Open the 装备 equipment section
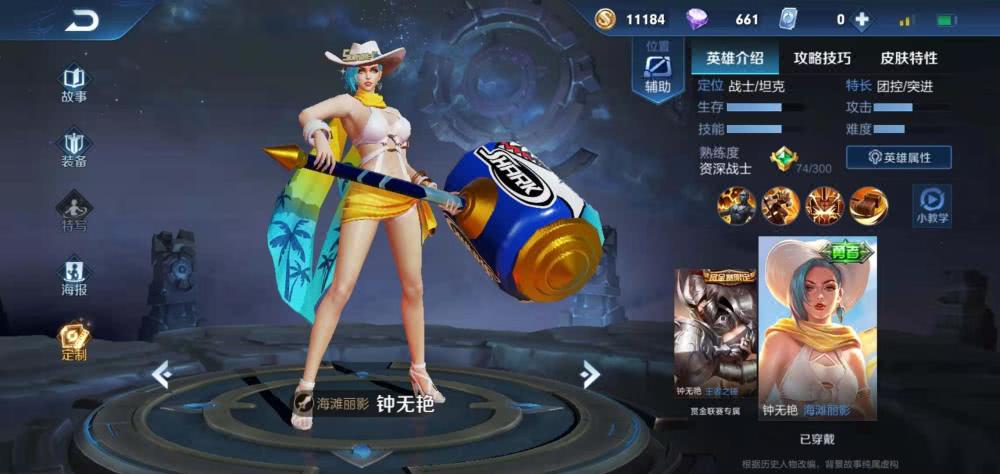The height and width of the screenshot is (474, 1000). pos(74,148)
